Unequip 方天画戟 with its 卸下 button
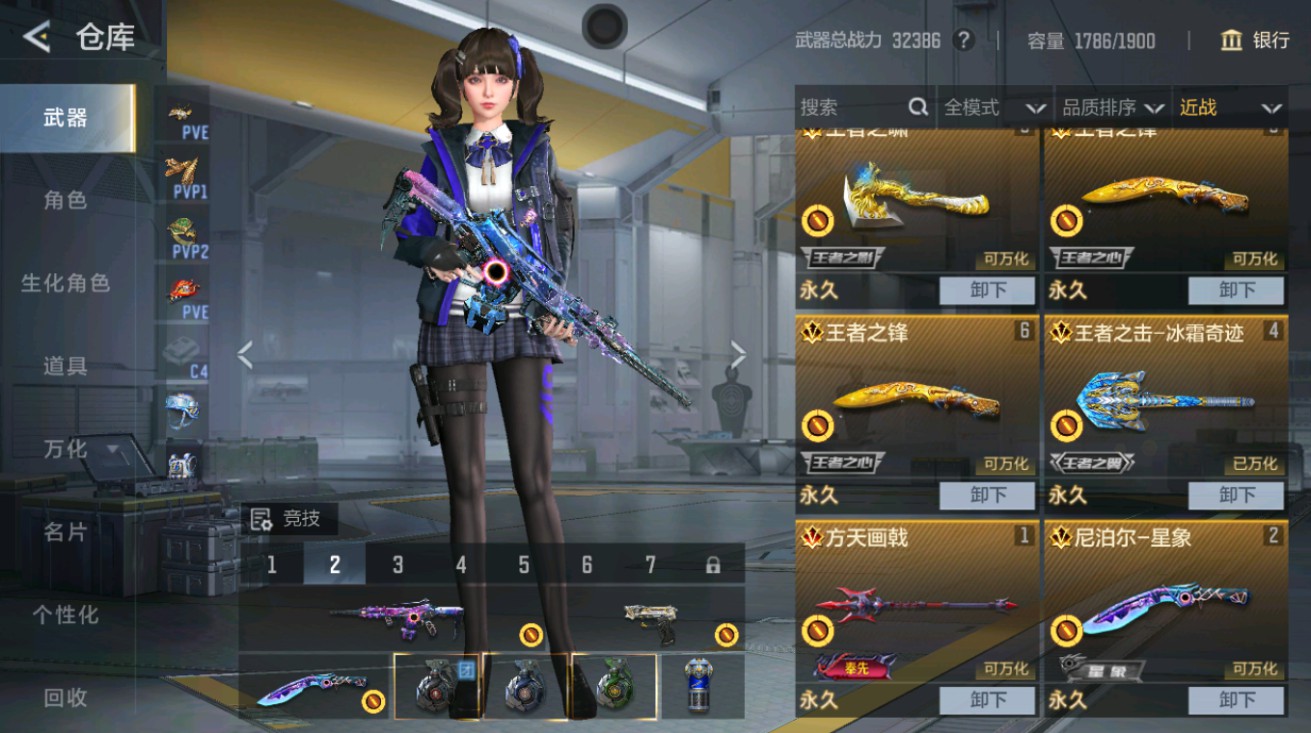This screenshot has height=733, width=1311. (986, 700)
